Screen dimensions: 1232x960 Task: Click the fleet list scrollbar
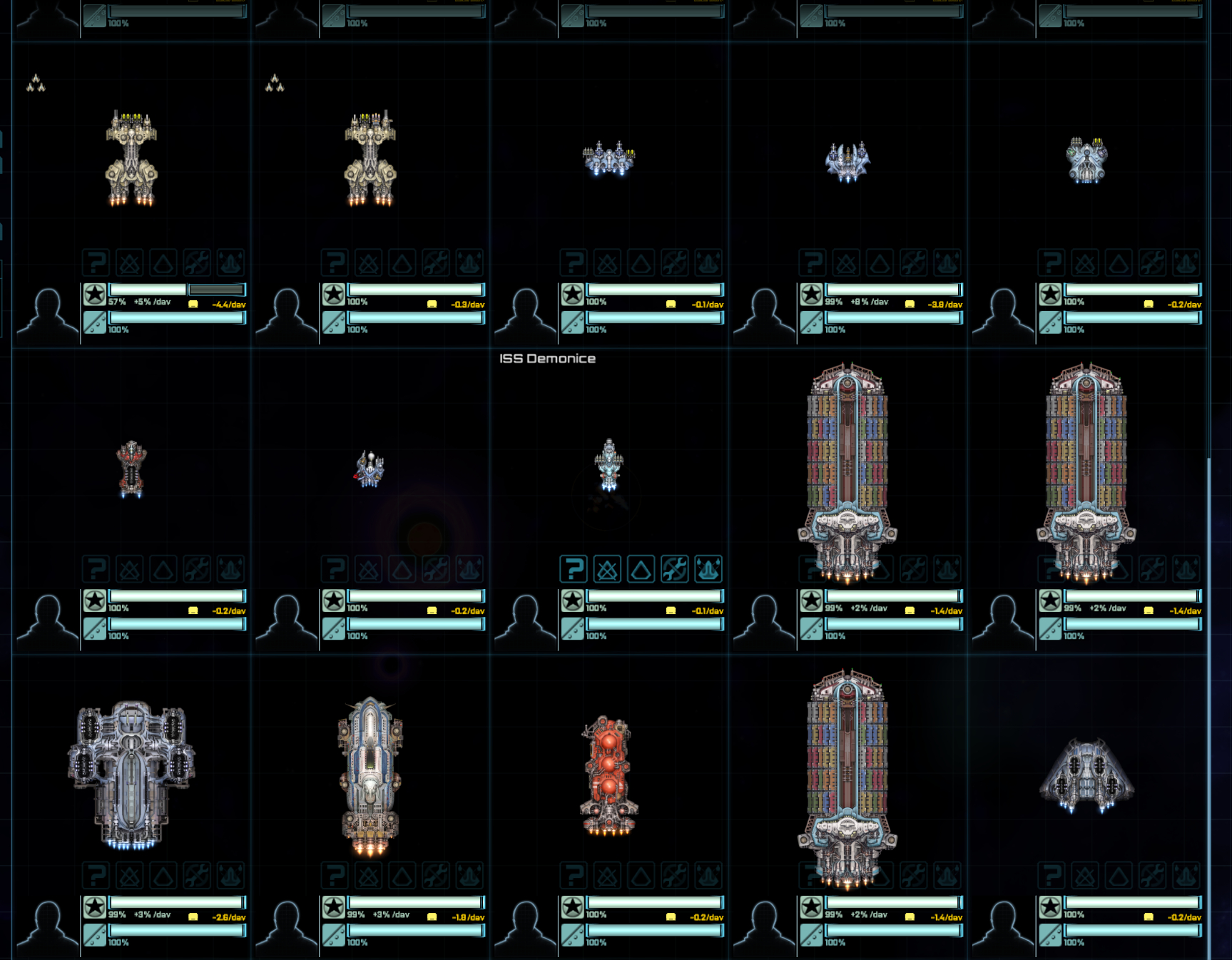pyautogui.click(x=1208, y=706)
